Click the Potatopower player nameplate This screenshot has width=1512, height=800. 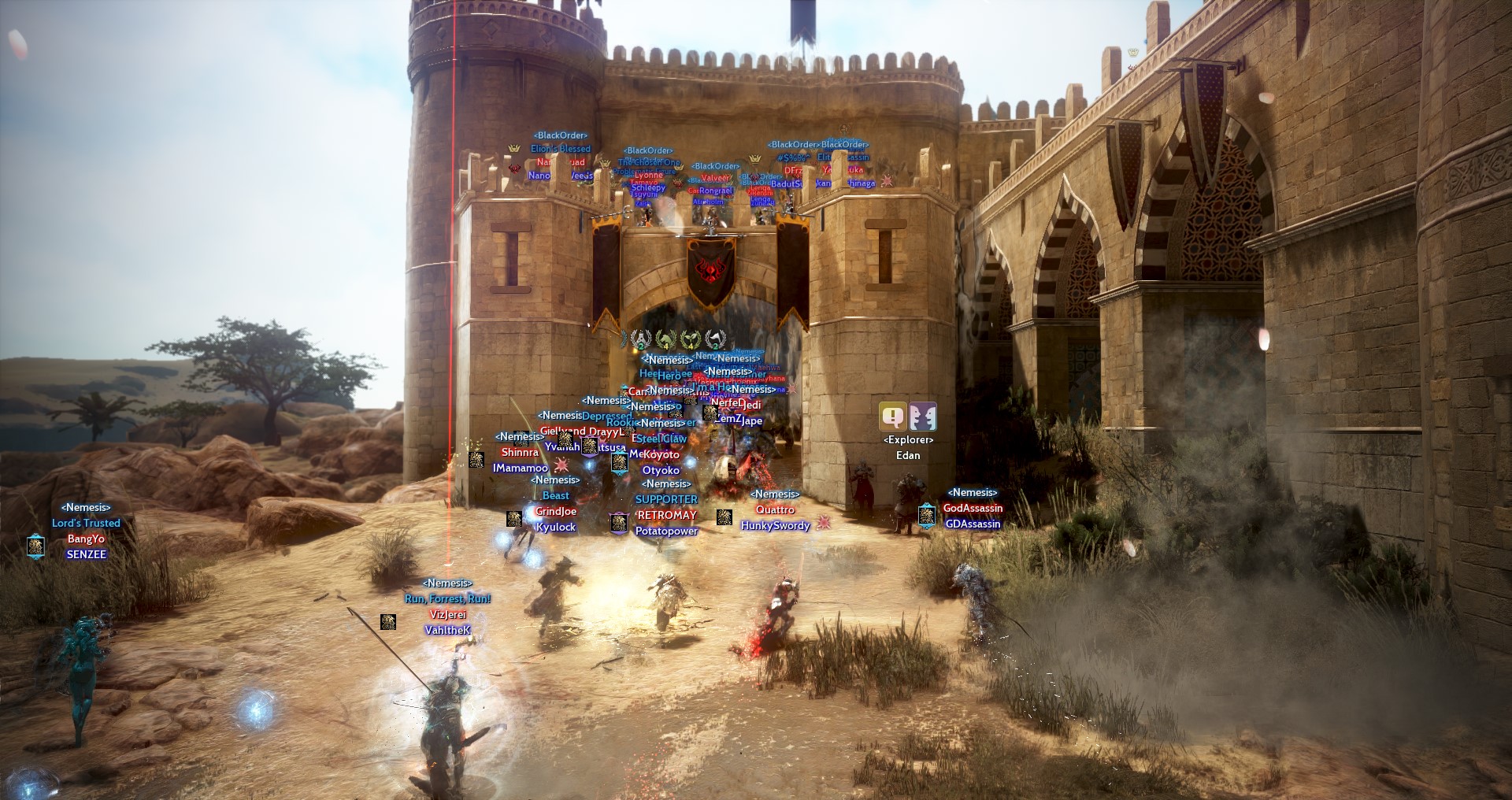(x=665, y=531)
